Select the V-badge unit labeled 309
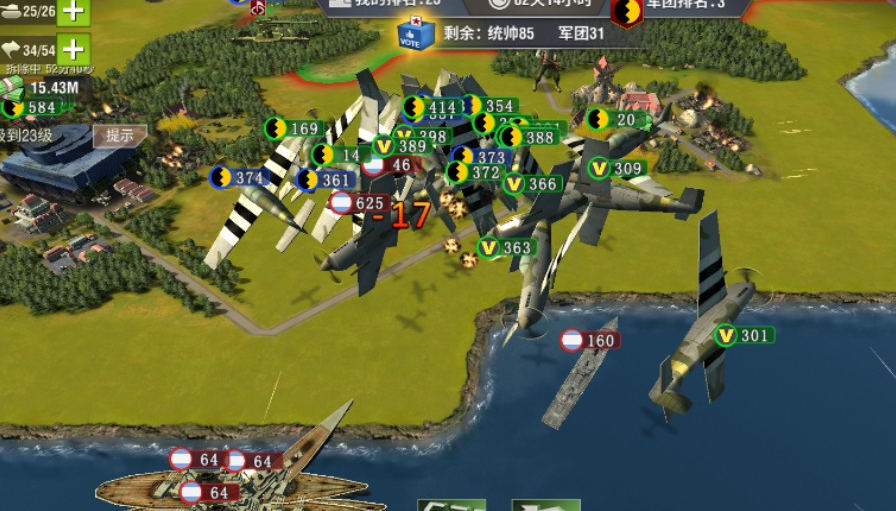 point(617,169)
